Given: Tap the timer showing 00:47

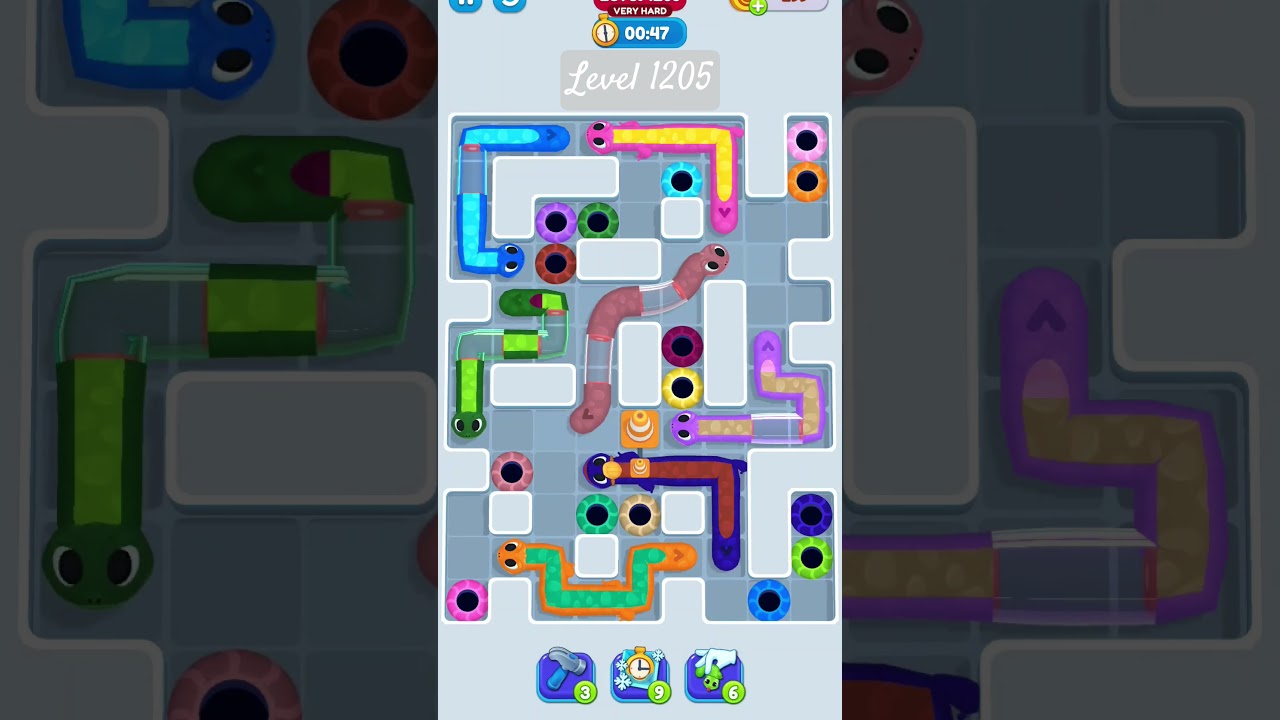Looking at the screenshot, I should click(648, 31).
